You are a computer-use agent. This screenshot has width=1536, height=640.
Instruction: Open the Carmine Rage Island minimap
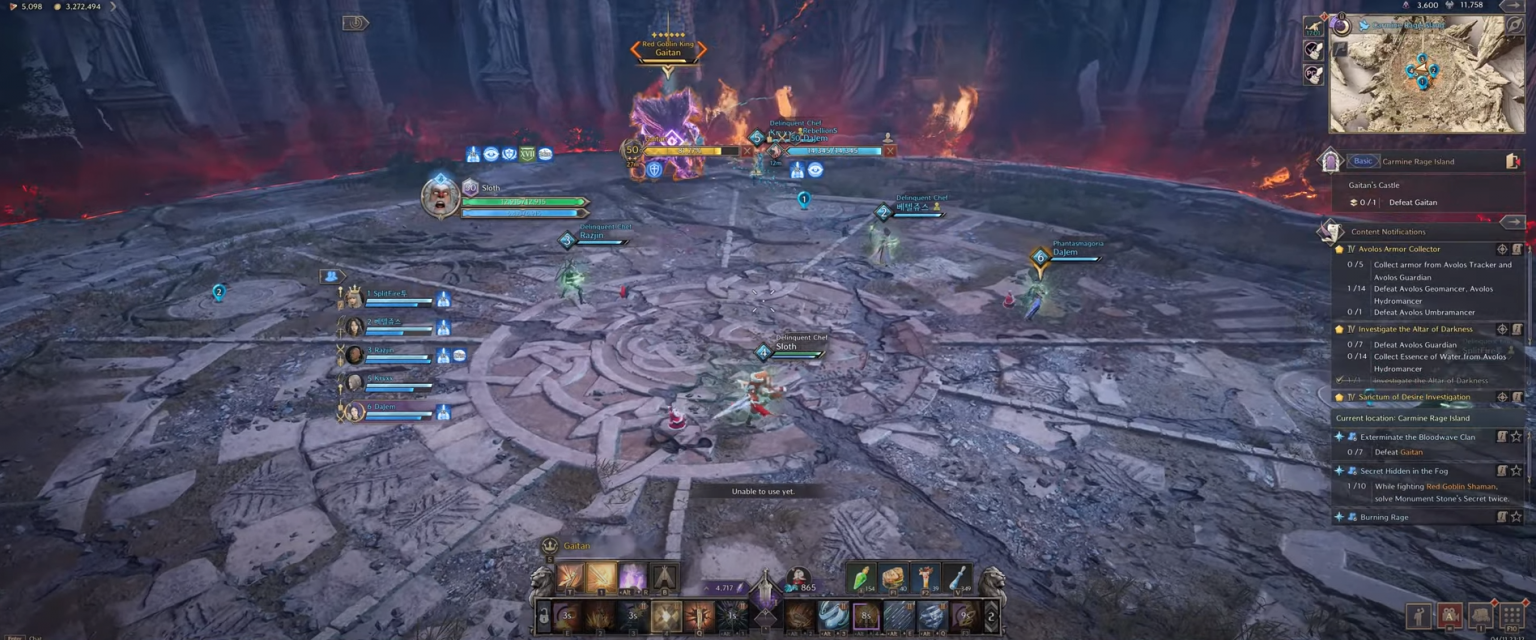tap(1426, 75)
